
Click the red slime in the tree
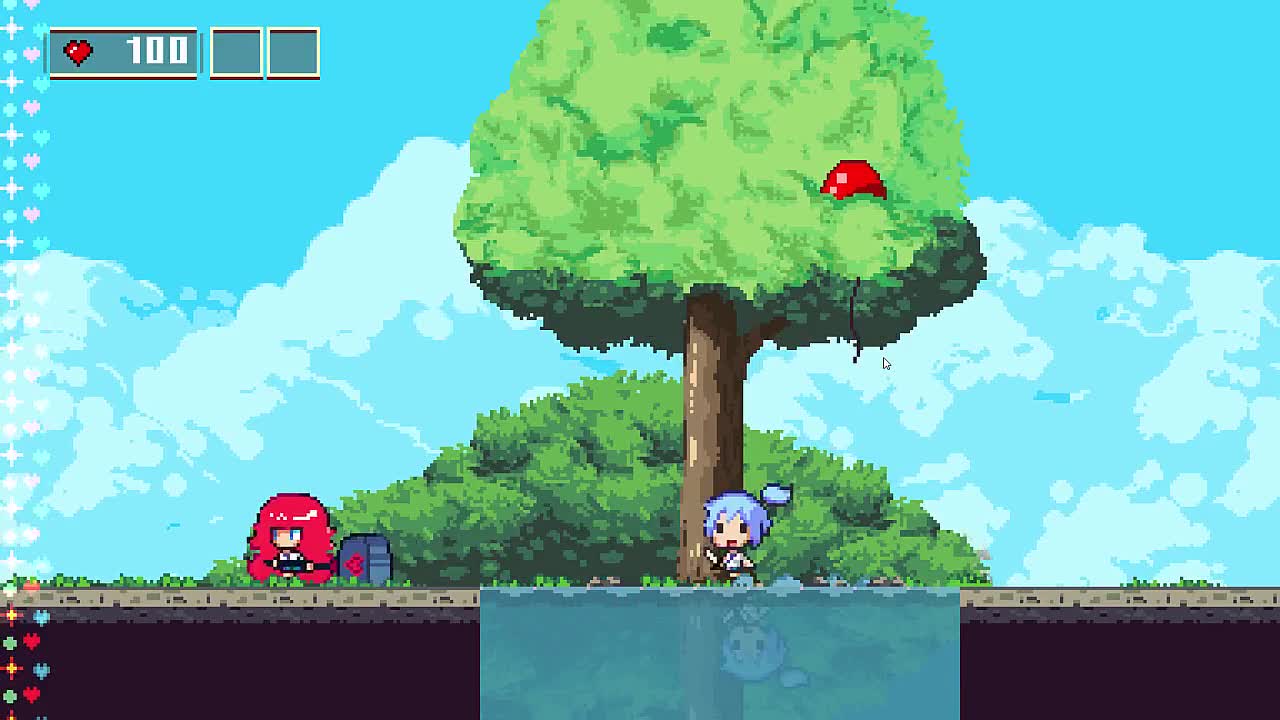pyautogui.click(x=851, y=180)
